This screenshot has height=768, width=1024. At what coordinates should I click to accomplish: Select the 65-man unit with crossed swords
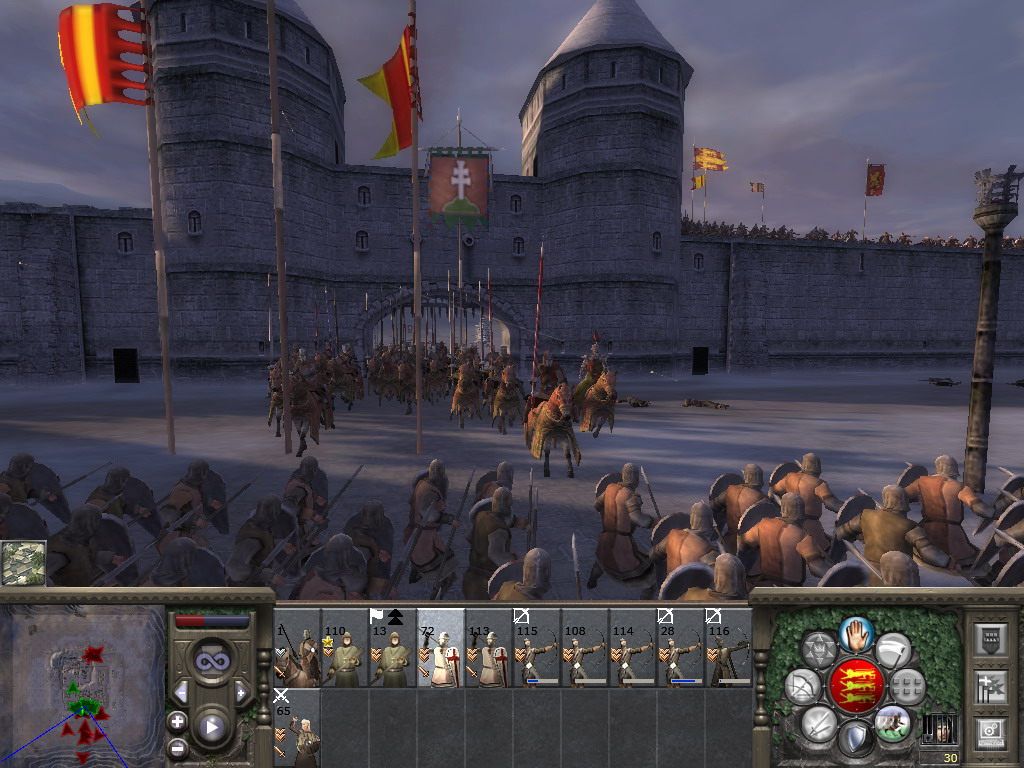[297, 728]
